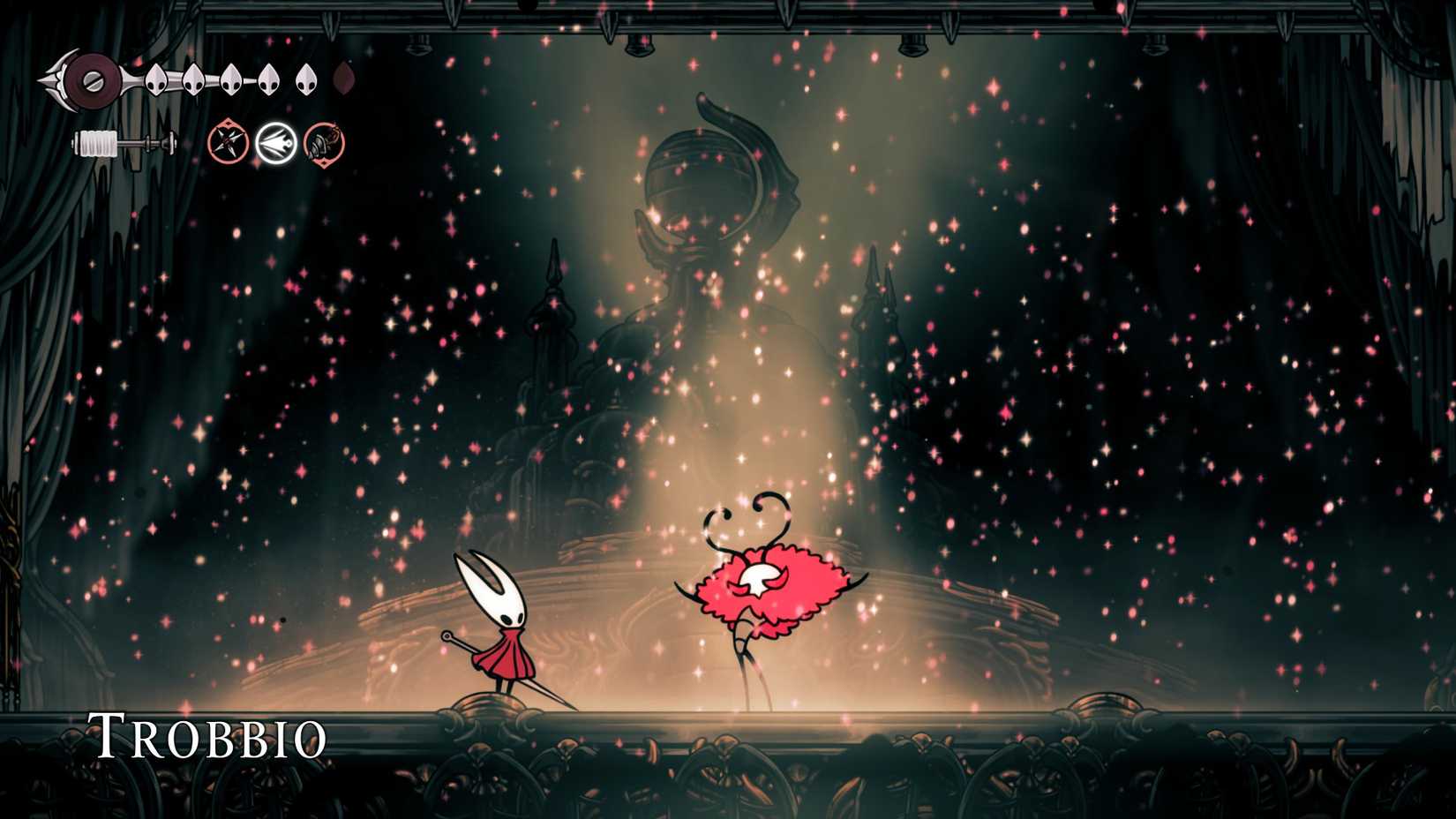
Task: Toggle the rightmost orange tool slot
Action: click(x=322, y=143)
